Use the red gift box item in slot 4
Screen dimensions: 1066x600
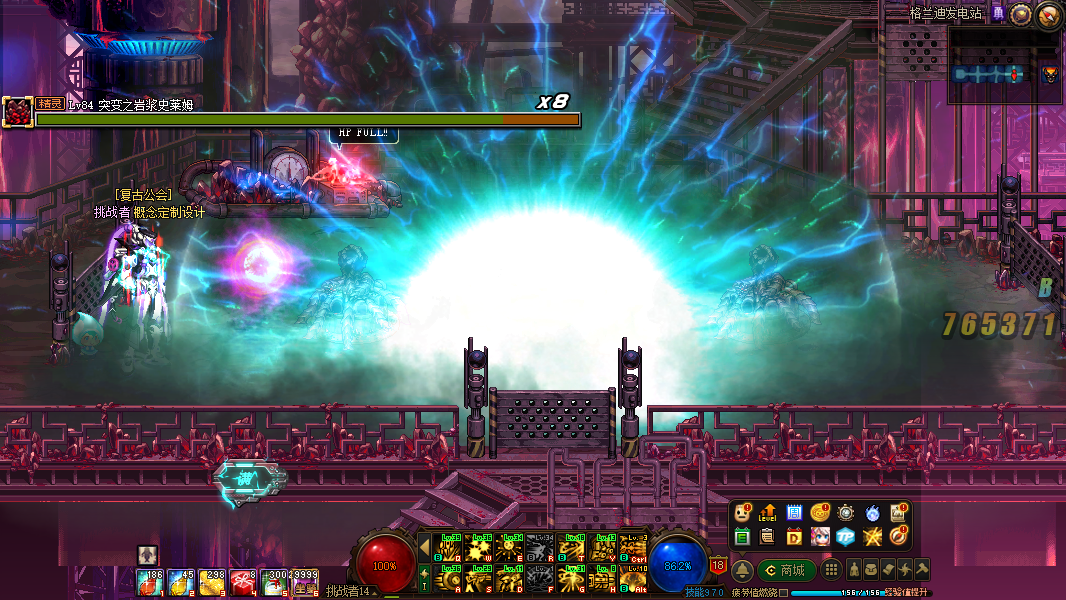(243, 582)
